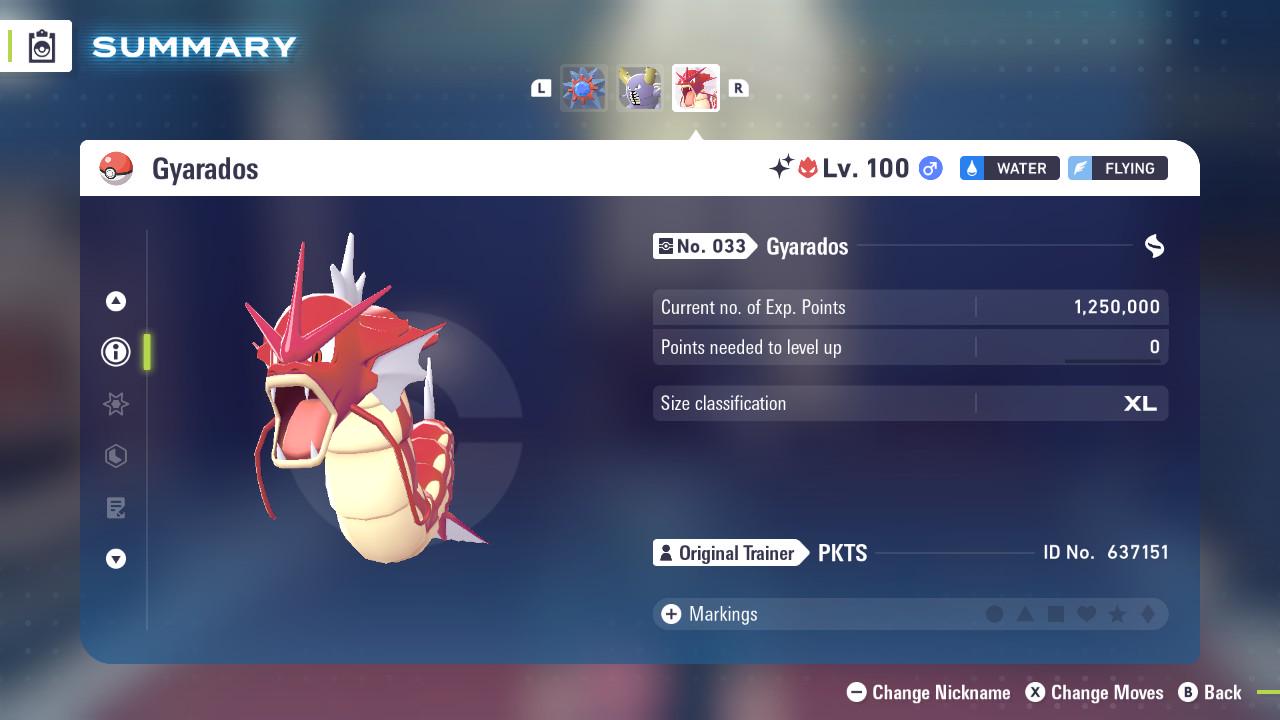Screen dimensions: 1280x720
Task: Select the stats page icon in sidebar
Action: click(x=115, y=456)
